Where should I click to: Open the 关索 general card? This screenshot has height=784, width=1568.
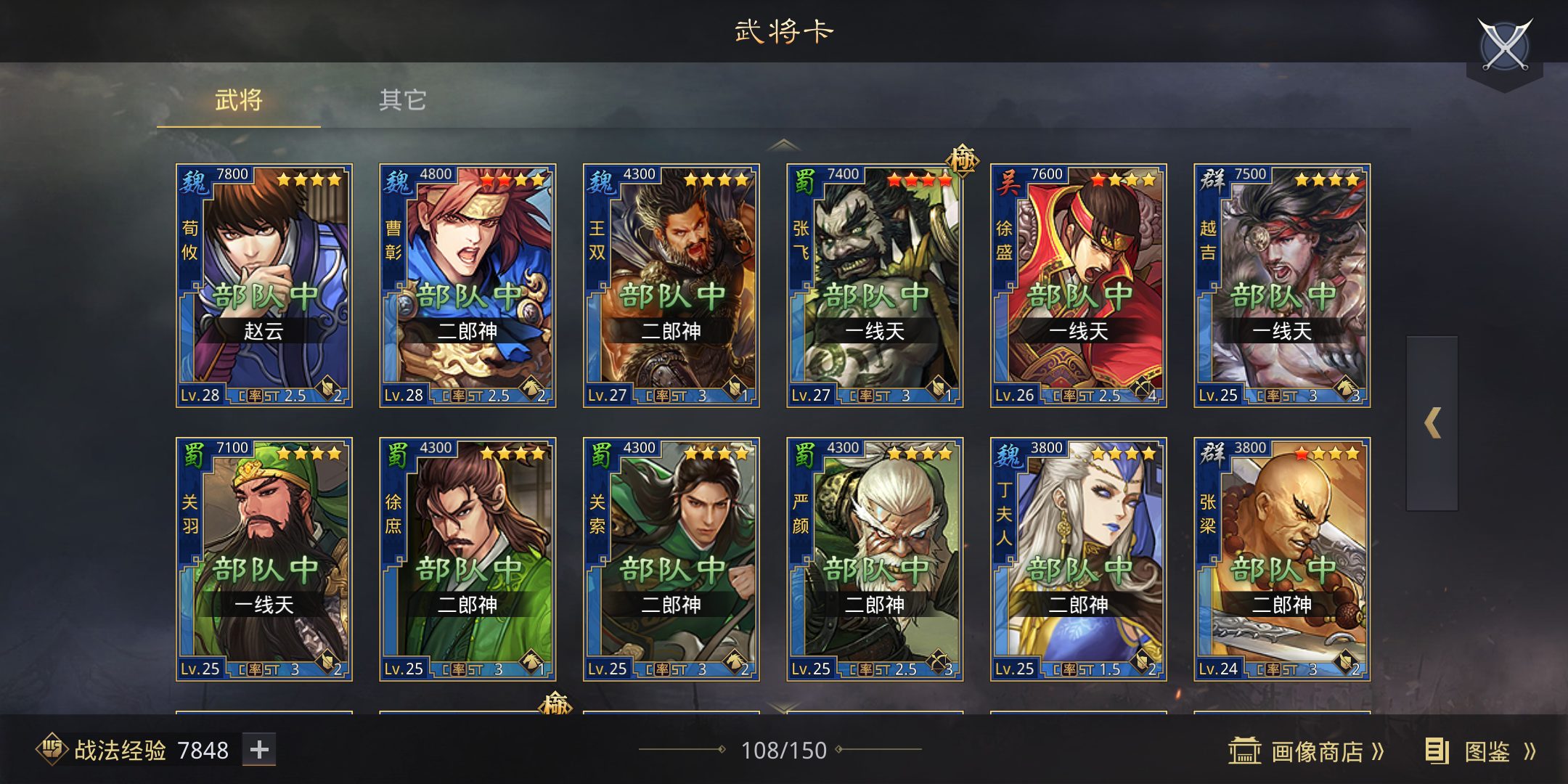pyautogui.click(x=671, y=559)
